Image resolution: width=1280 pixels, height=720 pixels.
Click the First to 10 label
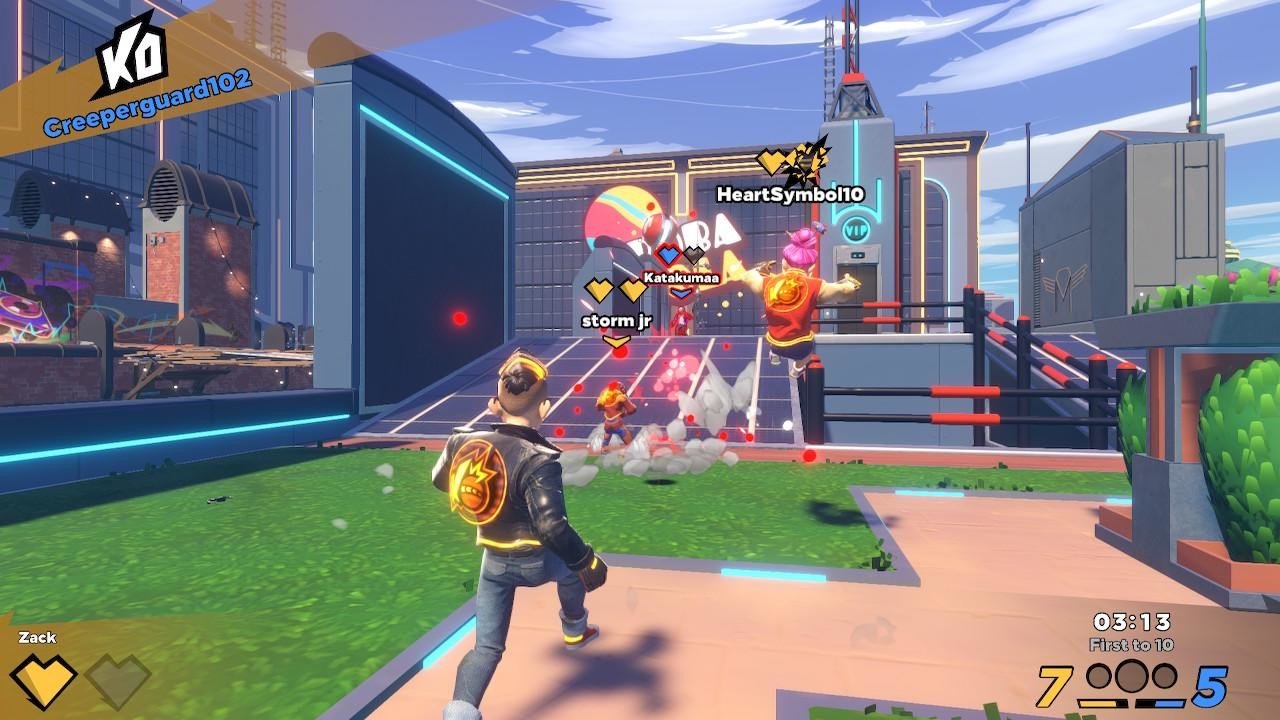[x=1130, y=644]
